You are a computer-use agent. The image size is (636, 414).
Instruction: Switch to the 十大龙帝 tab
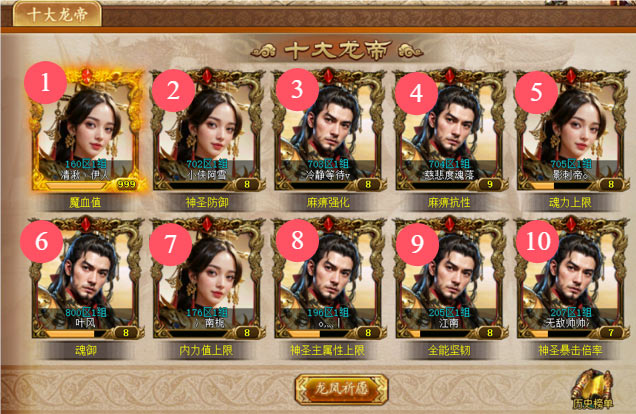50,15
